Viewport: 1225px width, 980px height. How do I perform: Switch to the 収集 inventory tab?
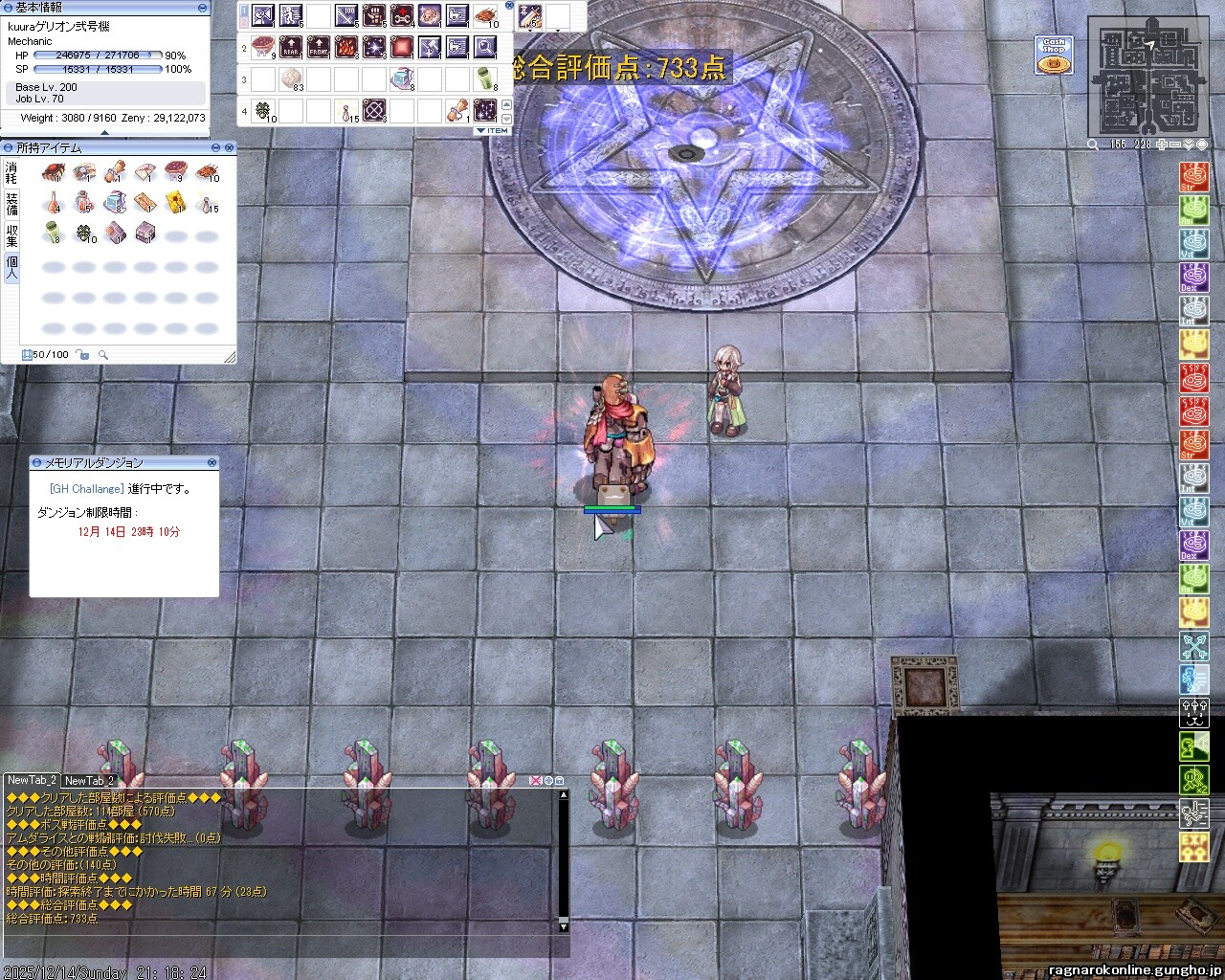pos(11,235)
